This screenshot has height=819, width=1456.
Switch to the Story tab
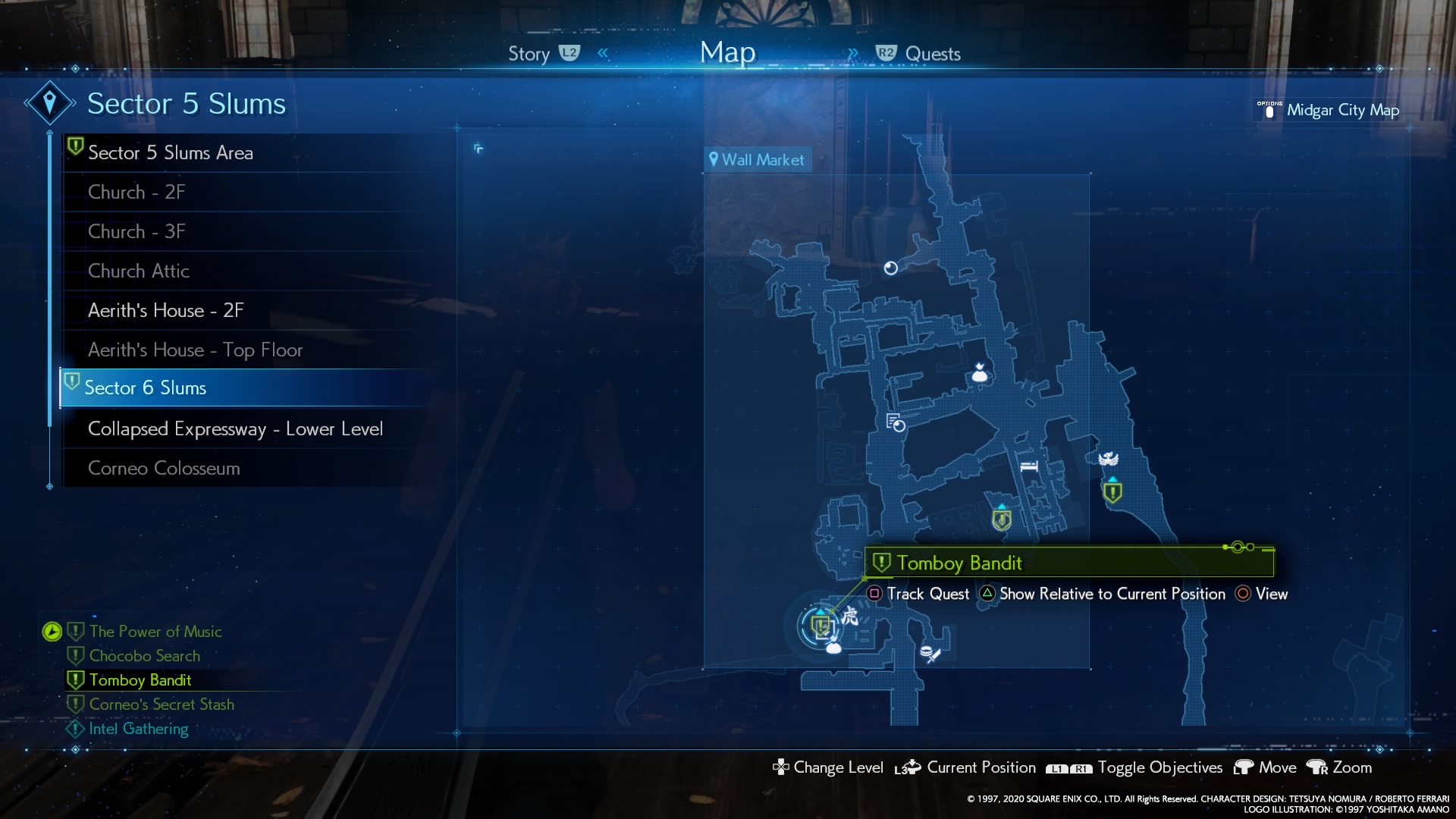pos(529,54)
